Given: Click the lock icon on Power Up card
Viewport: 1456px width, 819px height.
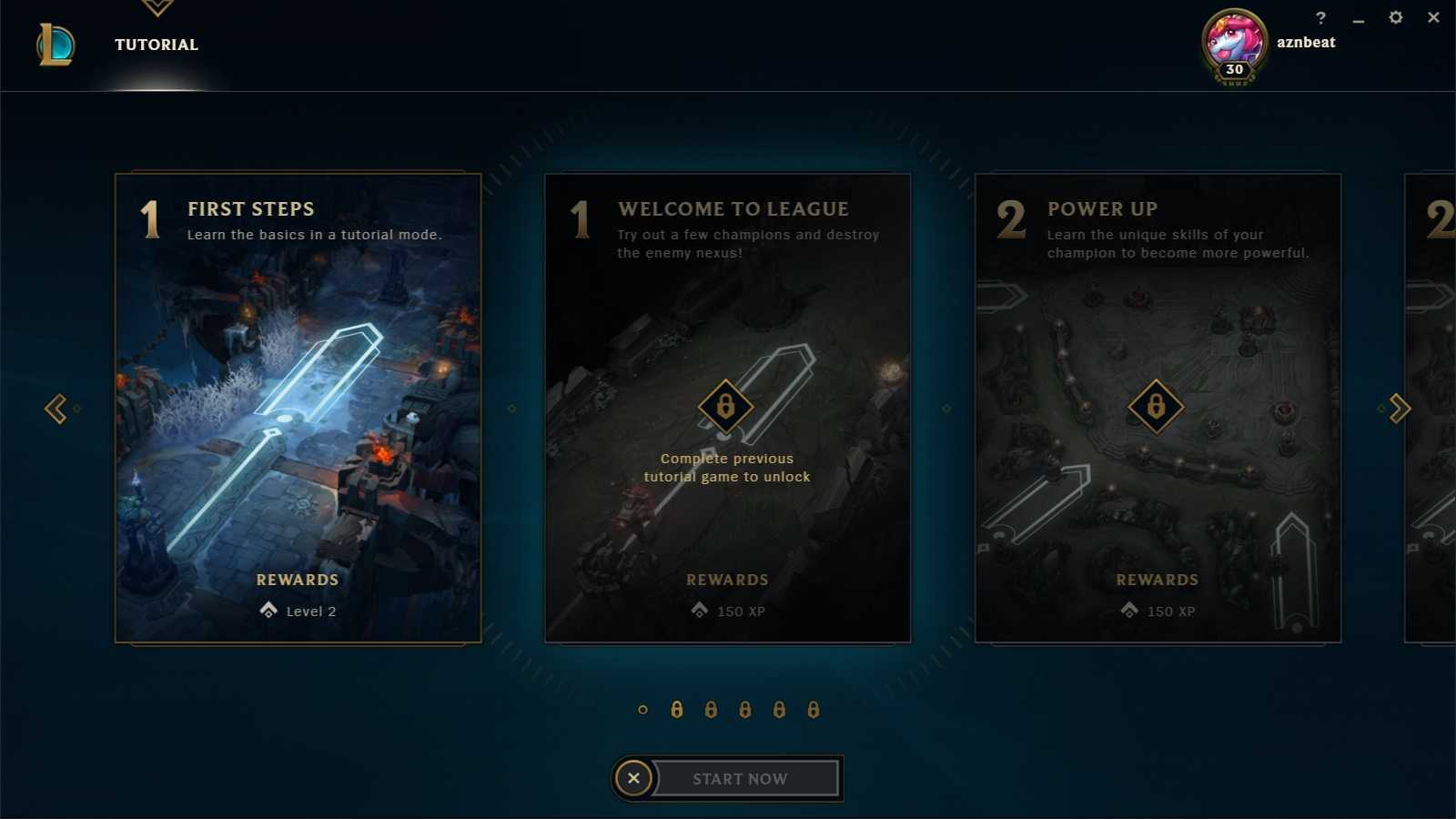Looking at the screenshot, I should tap(1155, 405).
